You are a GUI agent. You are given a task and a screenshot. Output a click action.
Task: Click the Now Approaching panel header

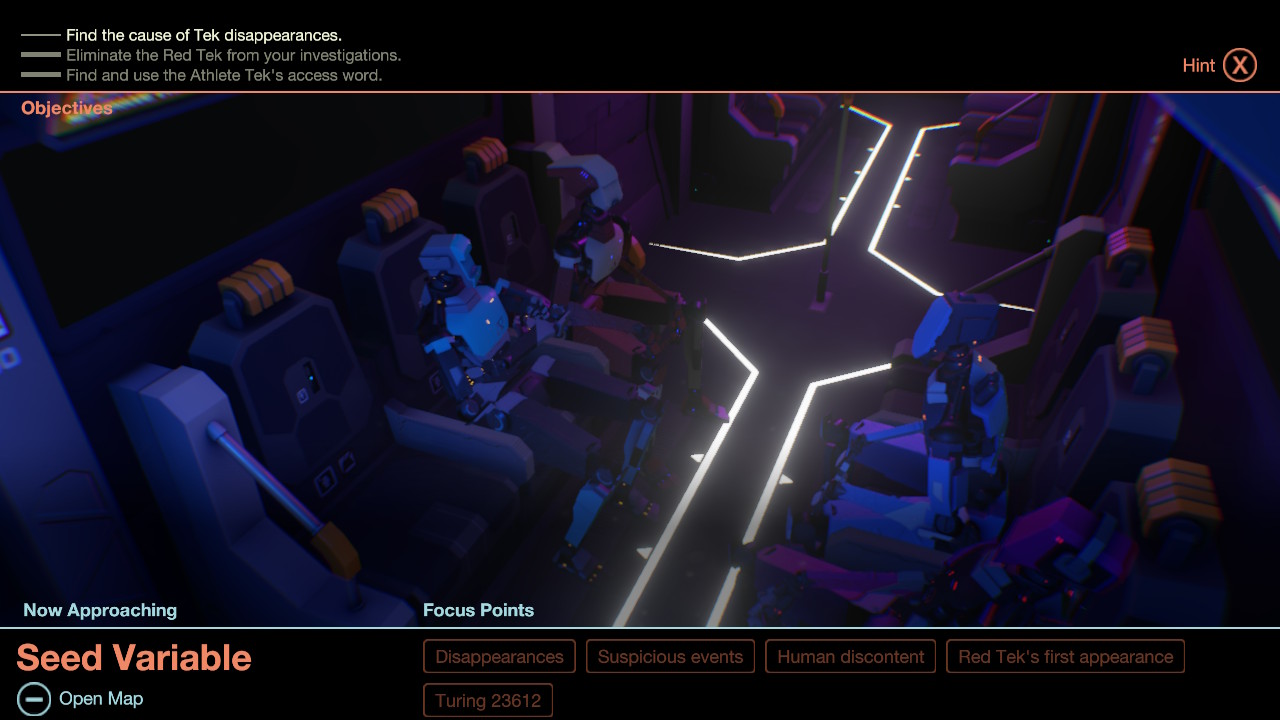(99, 610)
